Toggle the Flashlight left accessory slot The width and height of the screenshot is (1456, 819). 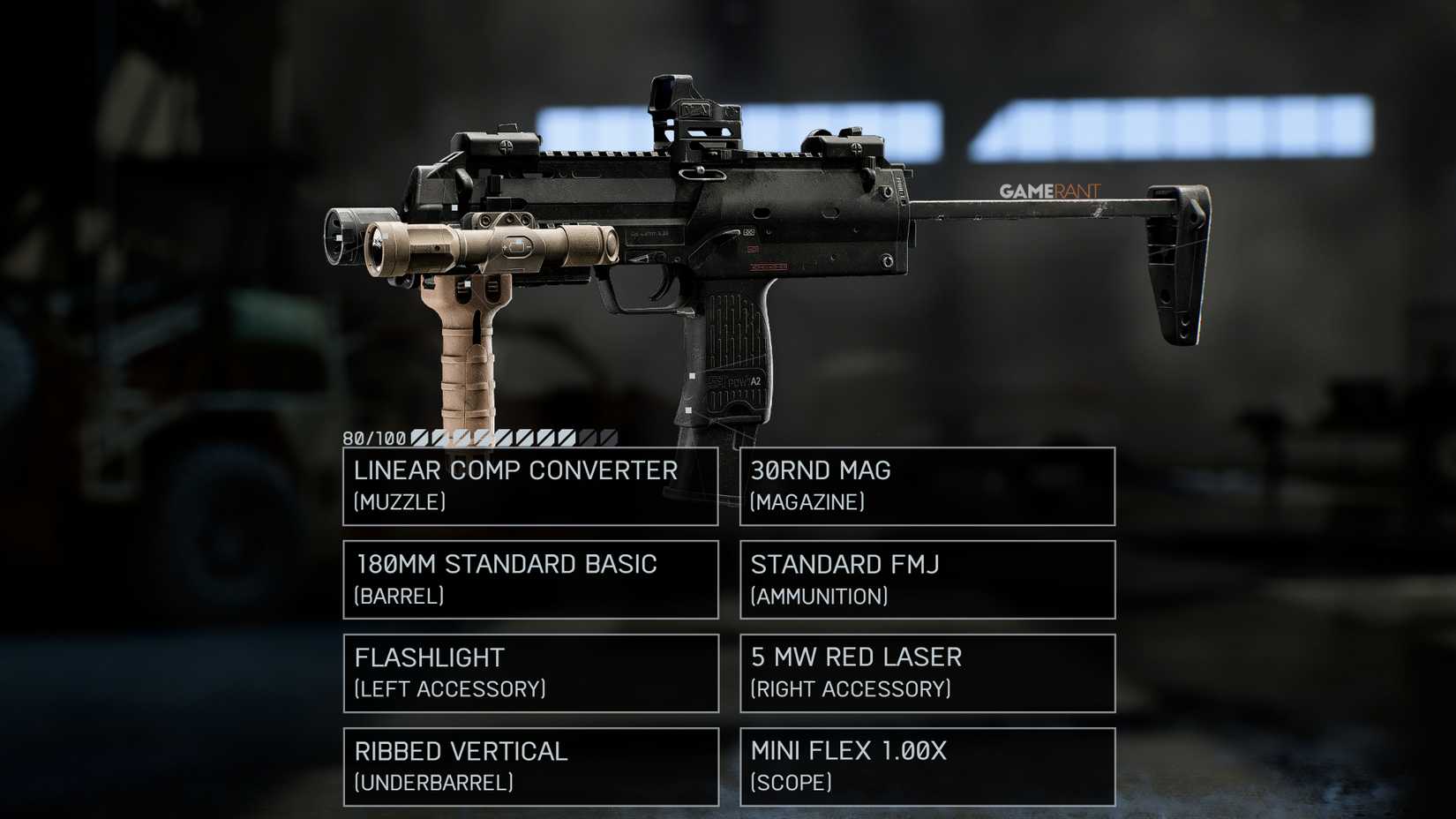[529, 672]
